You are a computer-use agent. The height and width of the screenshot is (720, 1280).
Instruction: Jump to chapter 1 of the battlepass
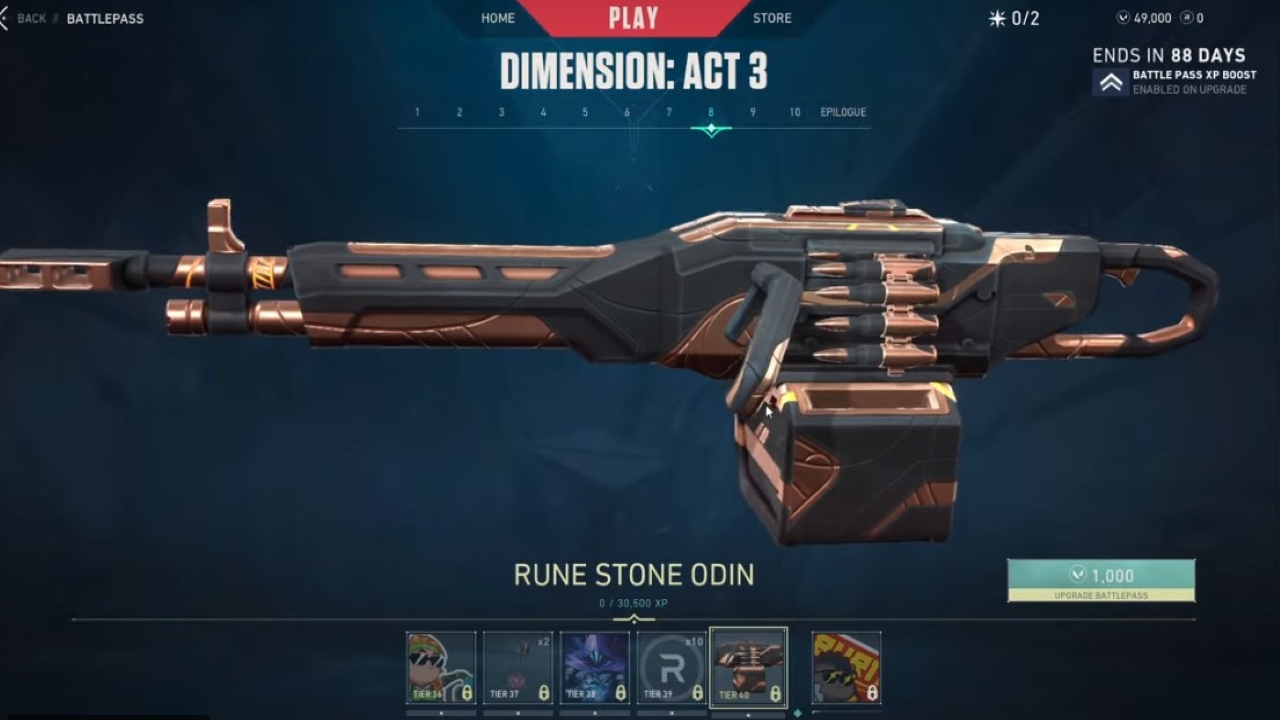tap(417, 112)
